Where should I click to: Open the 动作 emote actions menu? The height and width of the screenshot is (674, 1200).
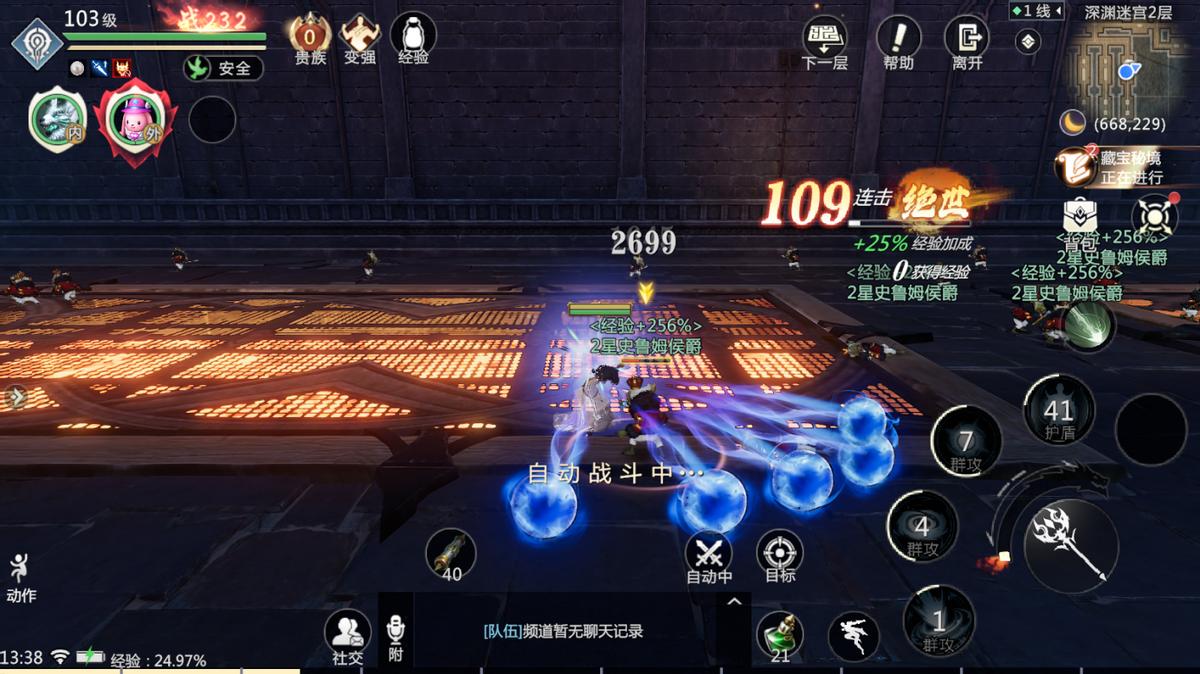point(20,577)
